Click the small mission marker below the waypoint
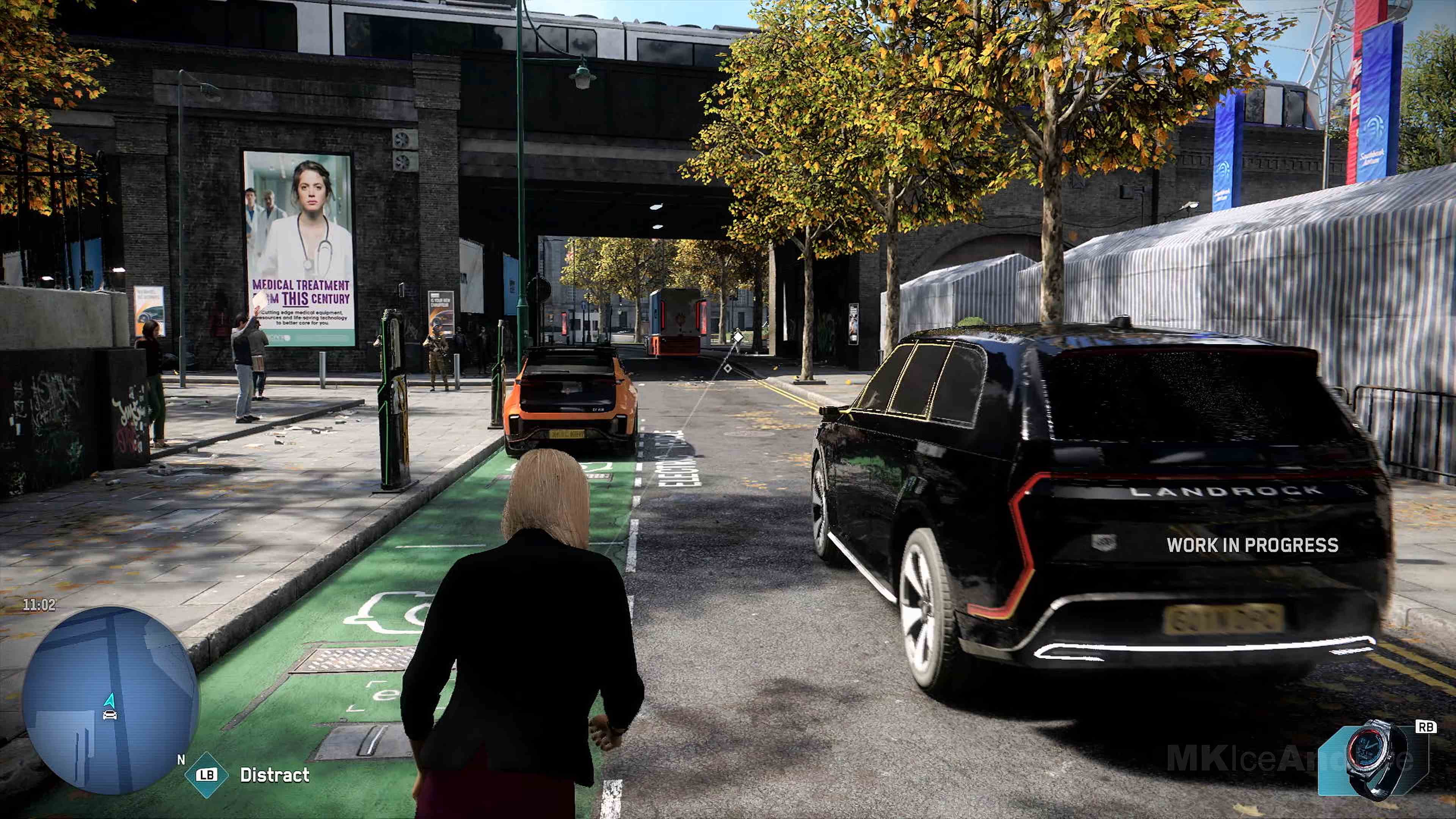 [728, 369]
